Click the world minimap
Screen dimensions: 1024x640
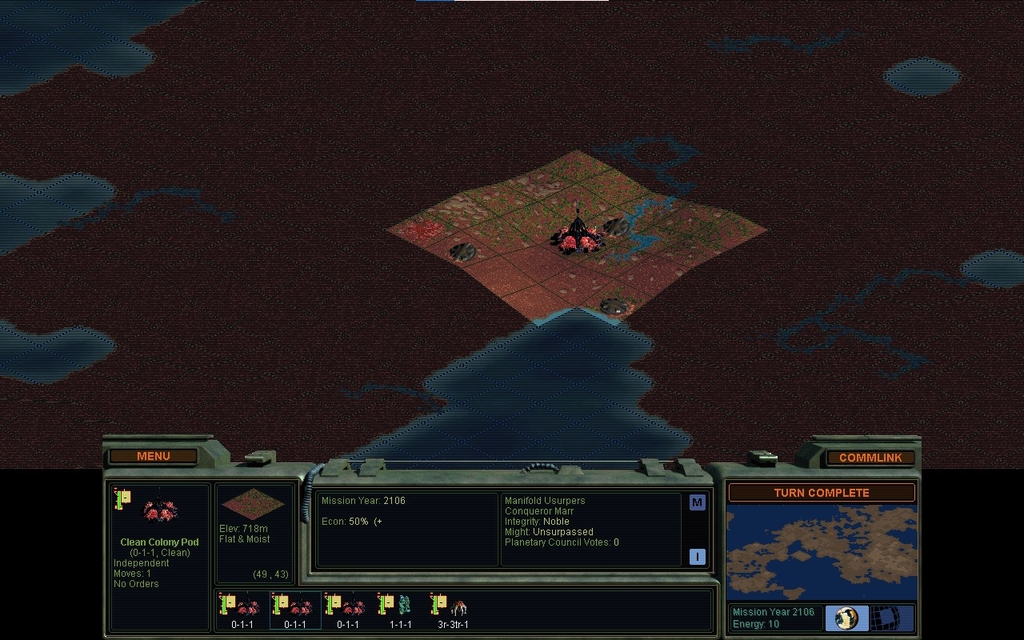pos(821,552)
